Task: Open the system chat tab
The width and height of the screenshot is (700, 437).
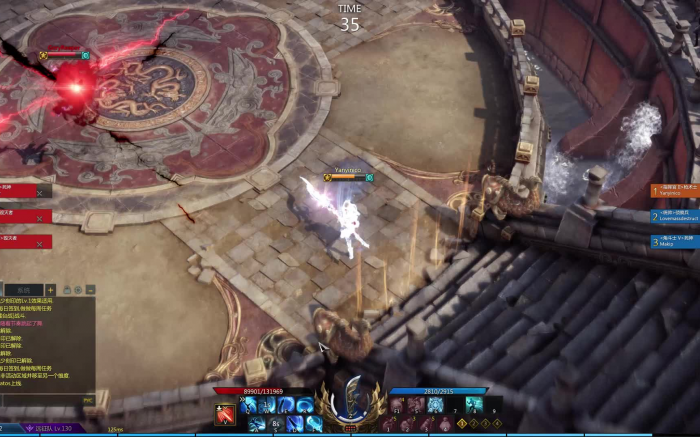Action: click(x=23, y=290)
